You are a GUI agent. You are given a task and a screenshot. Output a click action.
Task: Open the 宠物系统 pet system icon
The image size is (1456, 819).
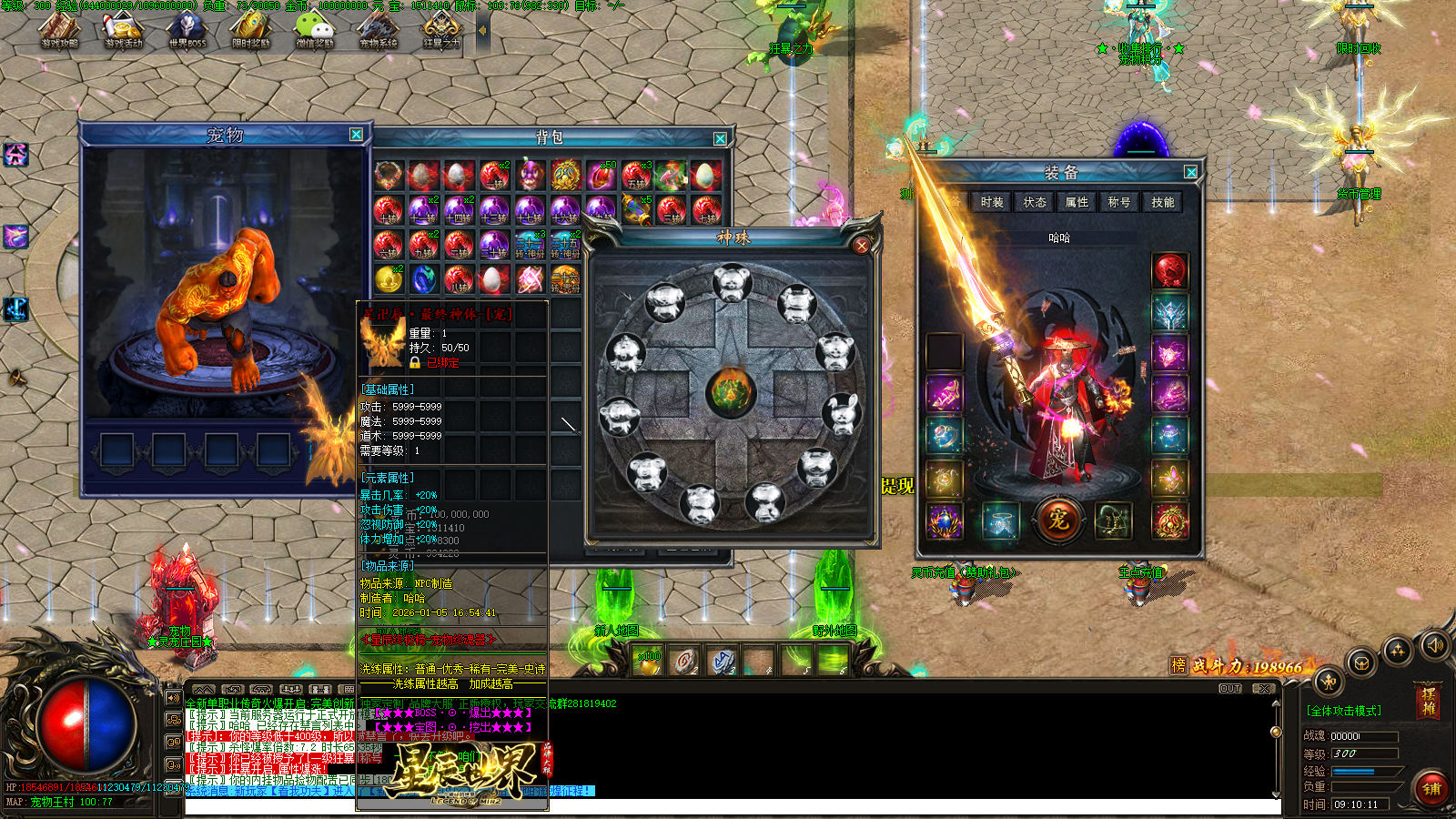coord(379,28)
